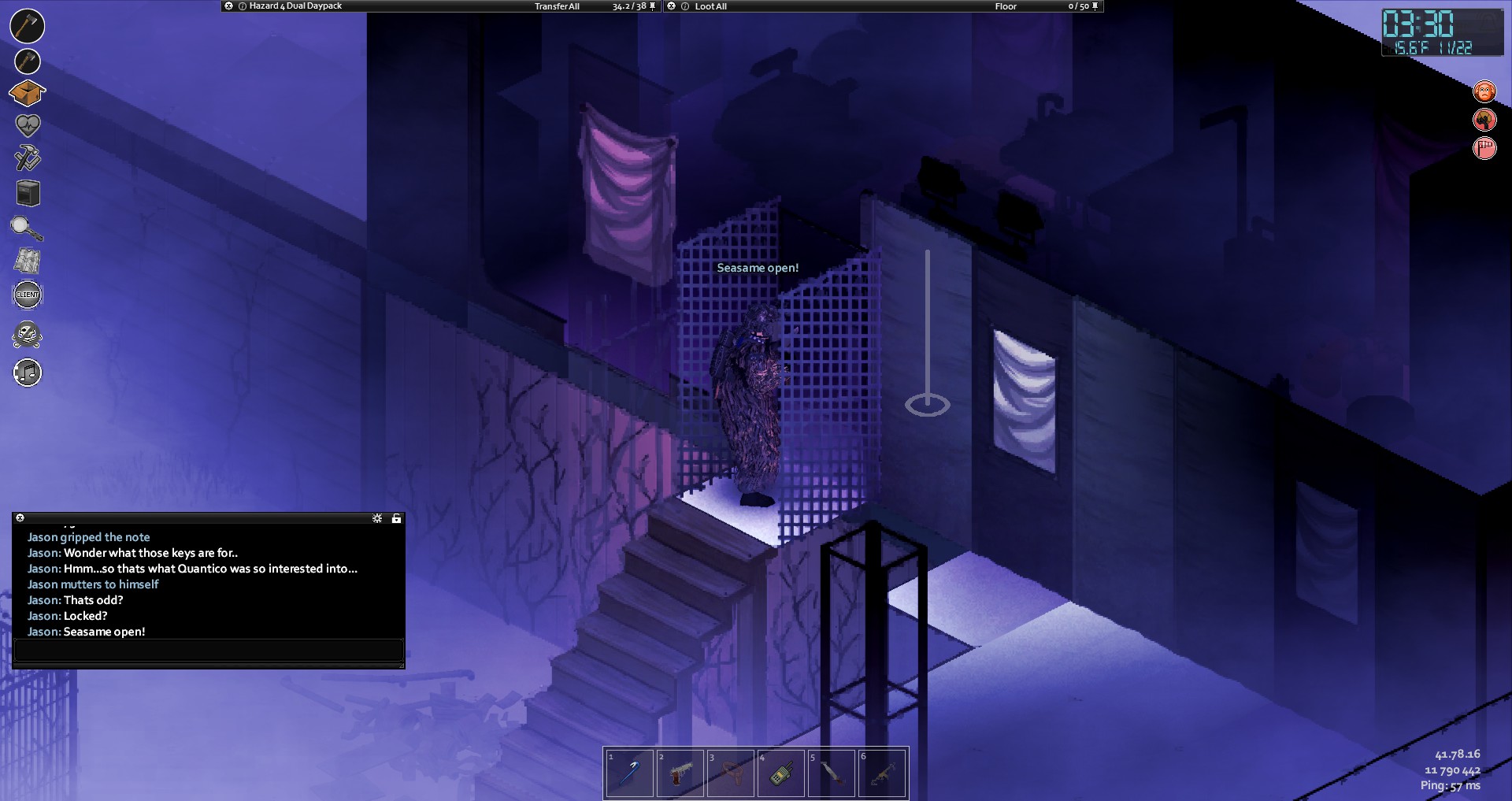Open the folded map icon

(28, 261)
